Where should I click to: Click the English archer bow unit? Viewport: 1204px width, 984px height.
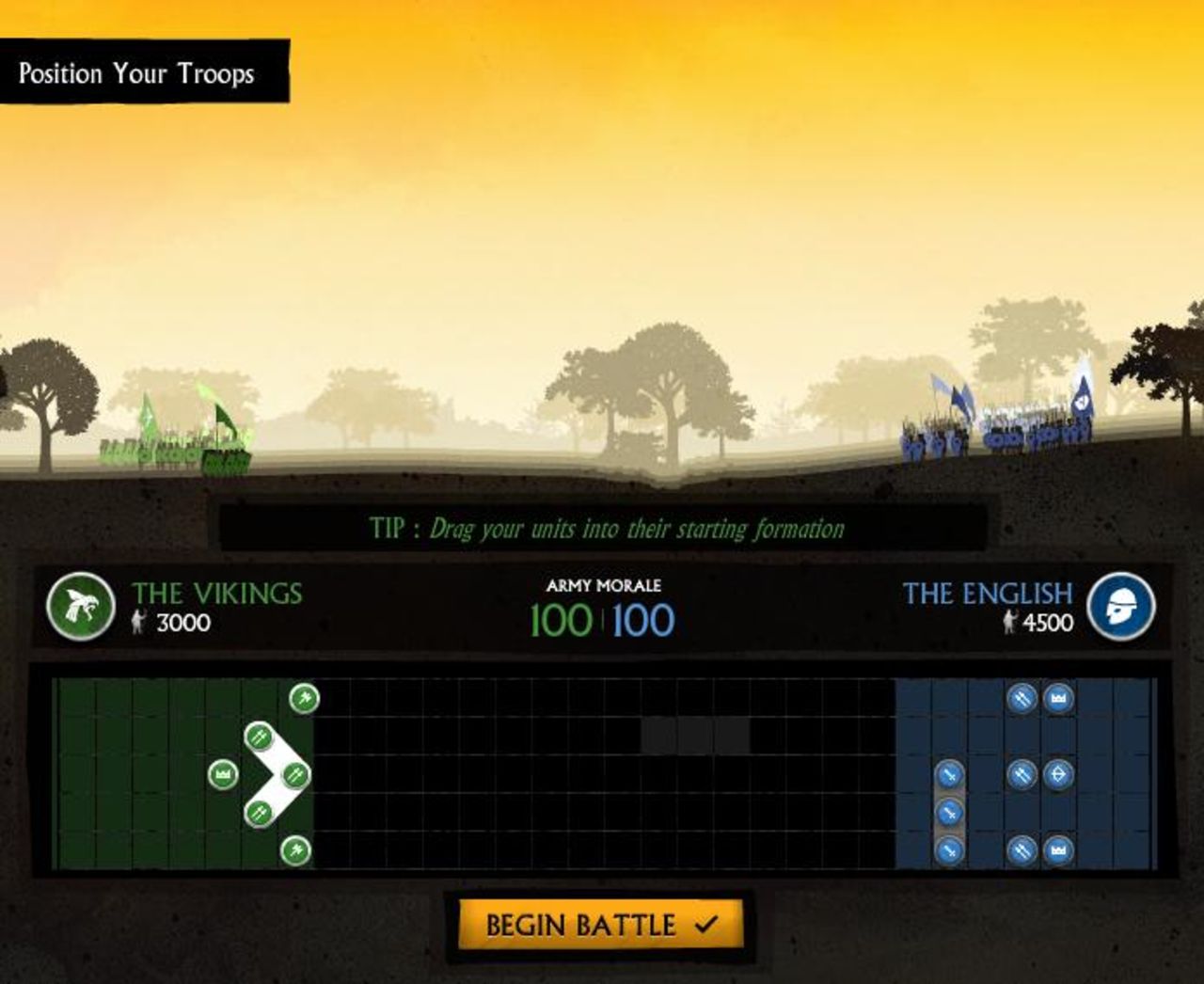point(1058,775)
